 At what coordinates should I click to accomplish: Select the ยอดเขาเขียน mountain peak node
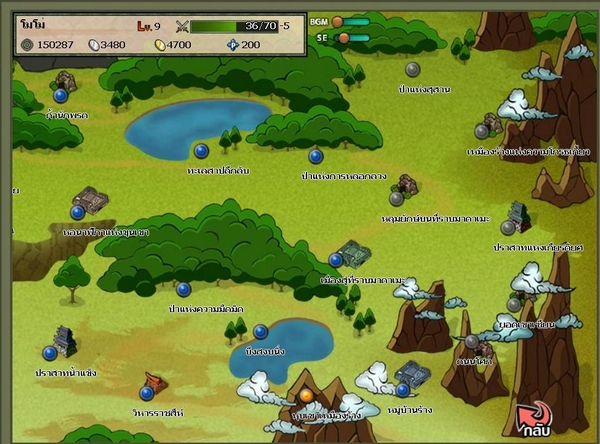pyautogui.click(x=514, y=305)
